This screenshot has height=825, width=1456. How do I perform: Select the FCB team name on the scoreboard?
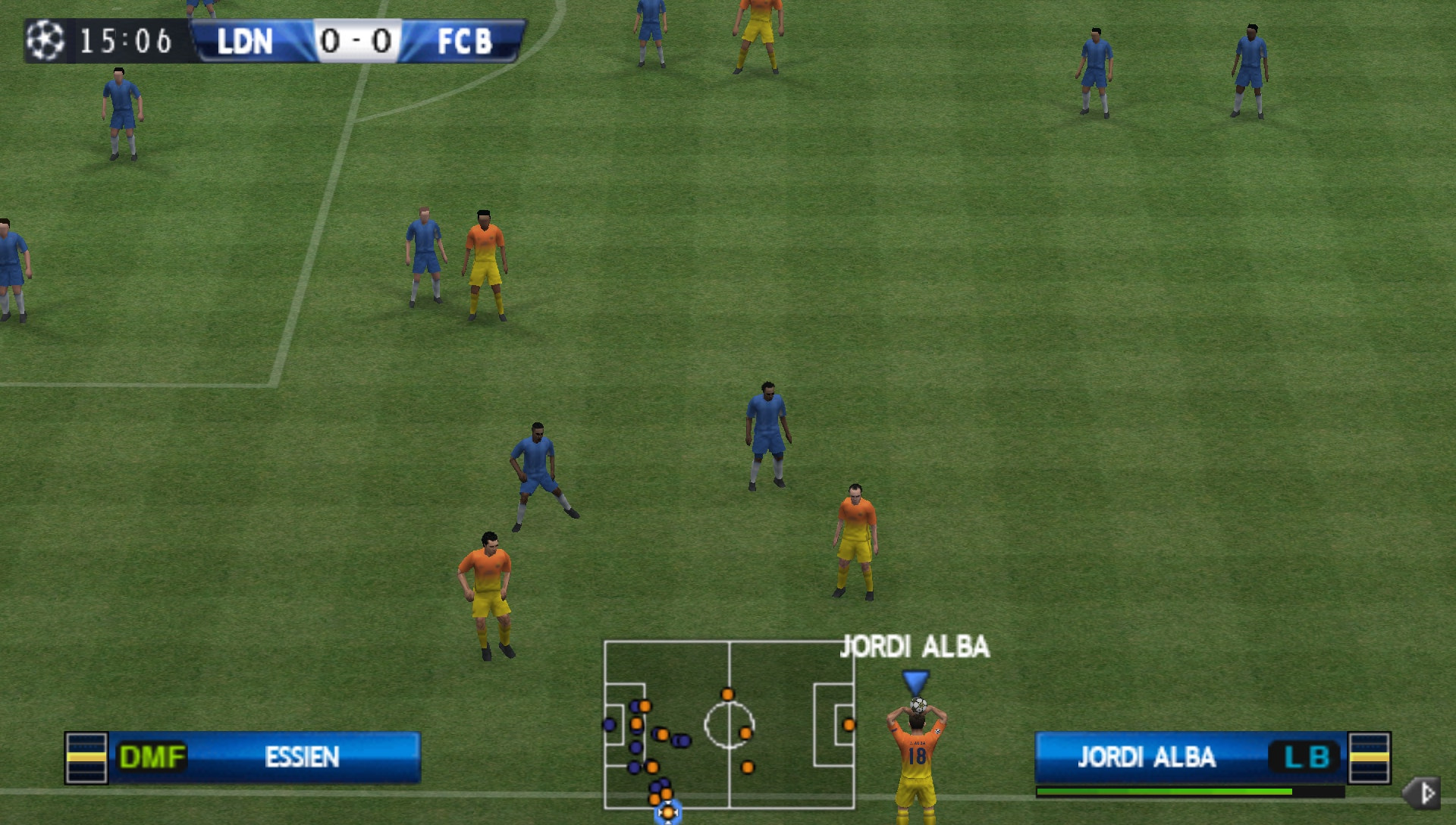coord(464,42)
